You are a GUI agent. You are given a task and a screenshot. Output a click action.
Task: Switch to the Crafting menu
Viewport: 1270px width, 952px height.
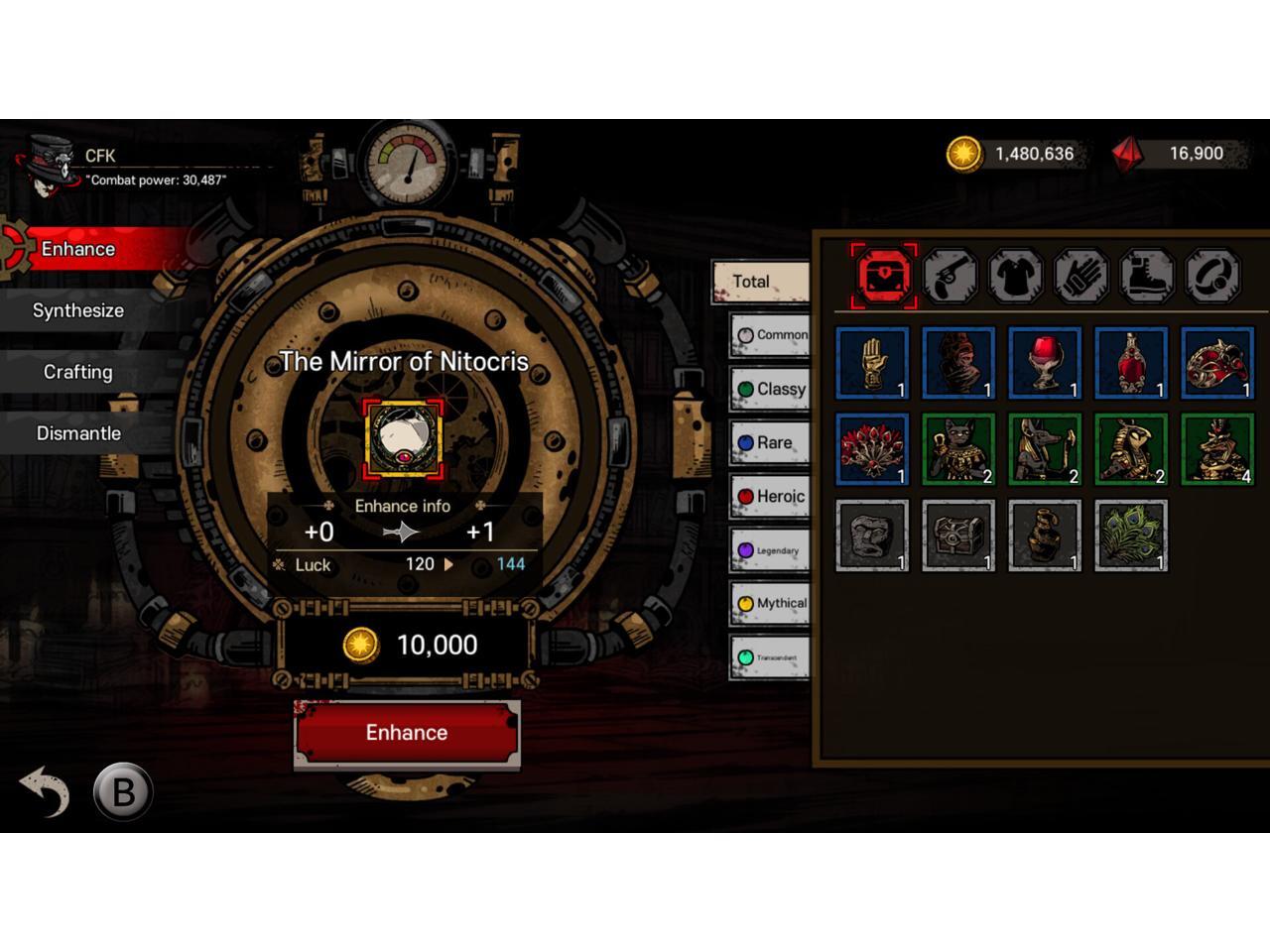[x=77, y=372]
